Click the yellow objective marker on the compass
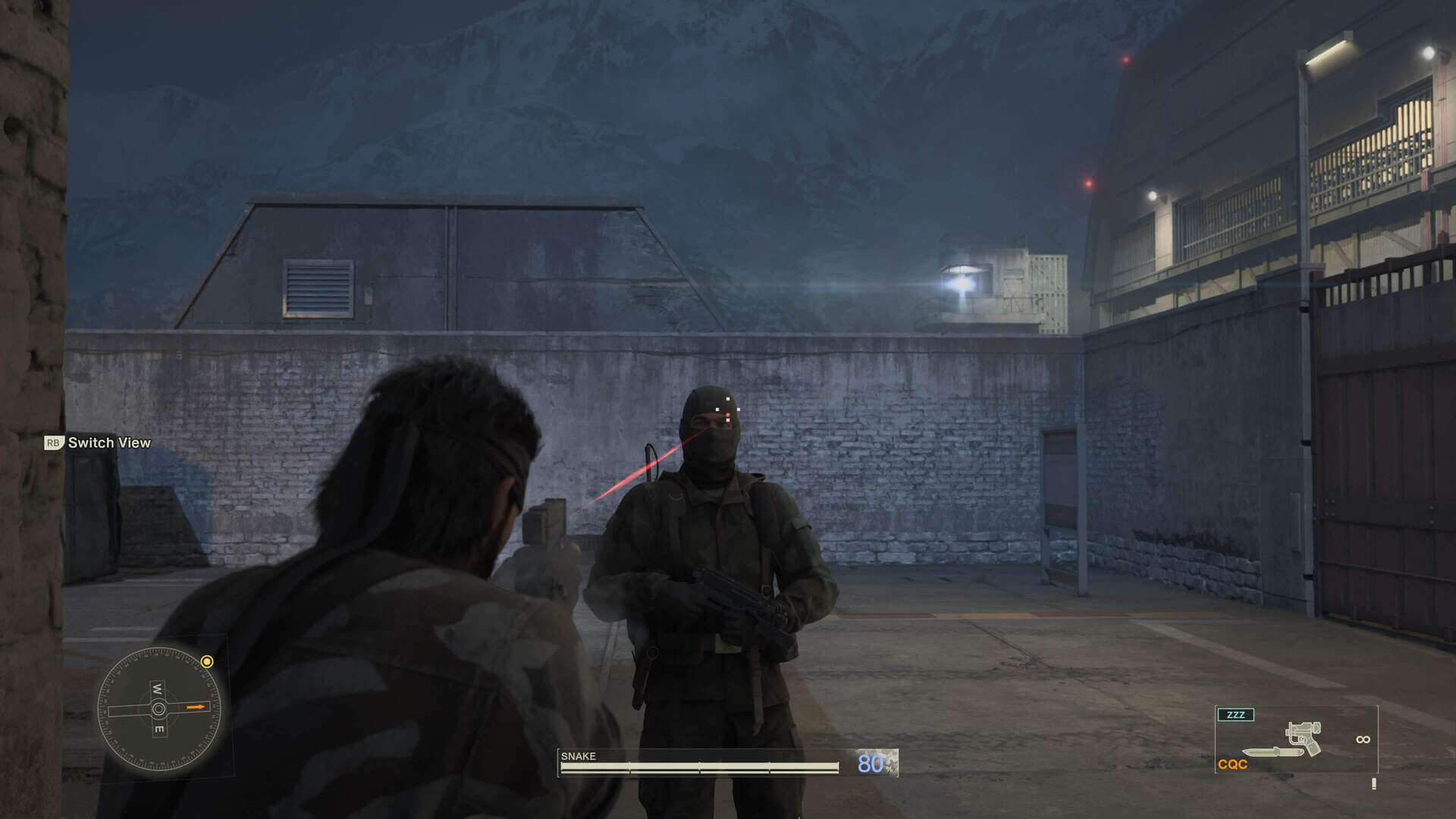Image resolution: width=1456 pixels, height=819 pixels. tap(206, 661)
